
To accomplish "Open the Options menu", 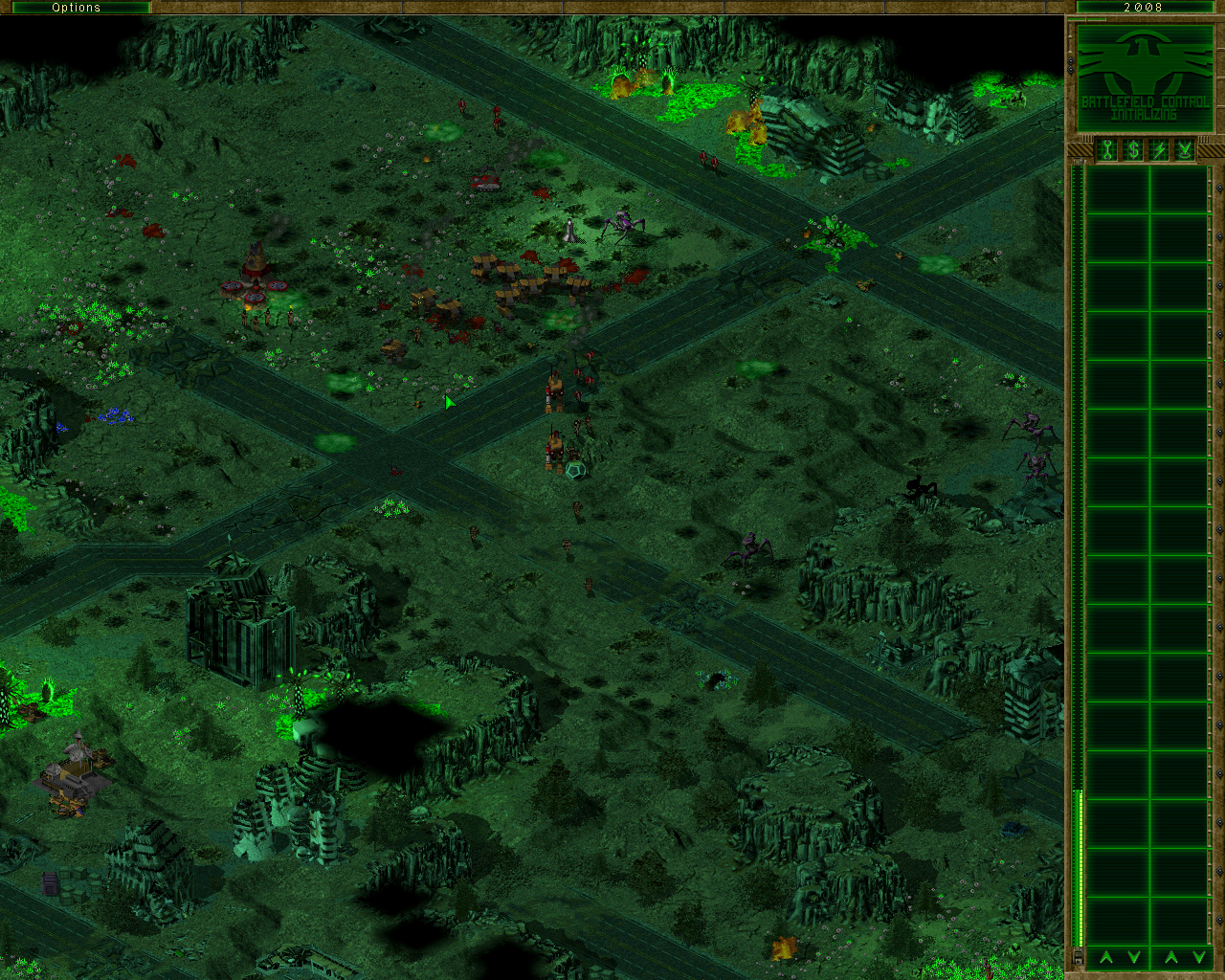I will [x=76, y=8].
